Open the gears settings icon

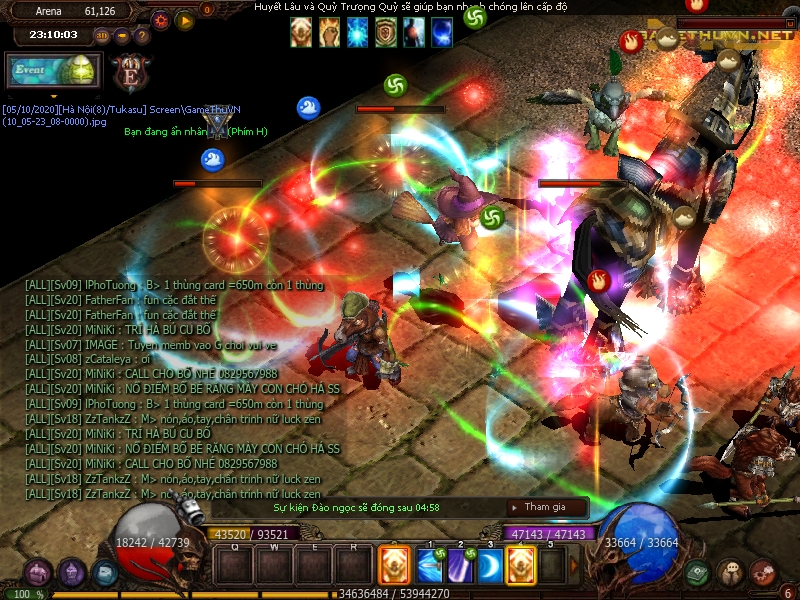click(763, 573)
